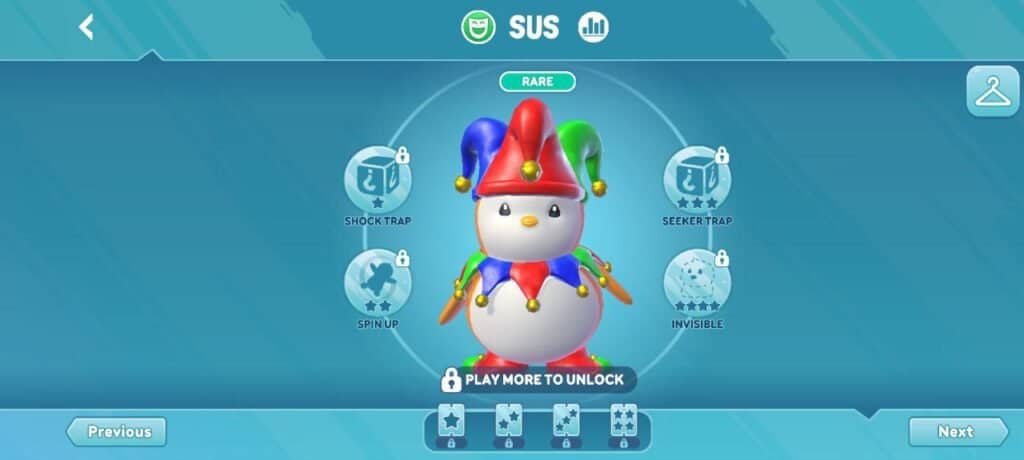This screenshot has width=1024, height=460.
Task: Select the two-star locked card
Action: tap(508, 424)
